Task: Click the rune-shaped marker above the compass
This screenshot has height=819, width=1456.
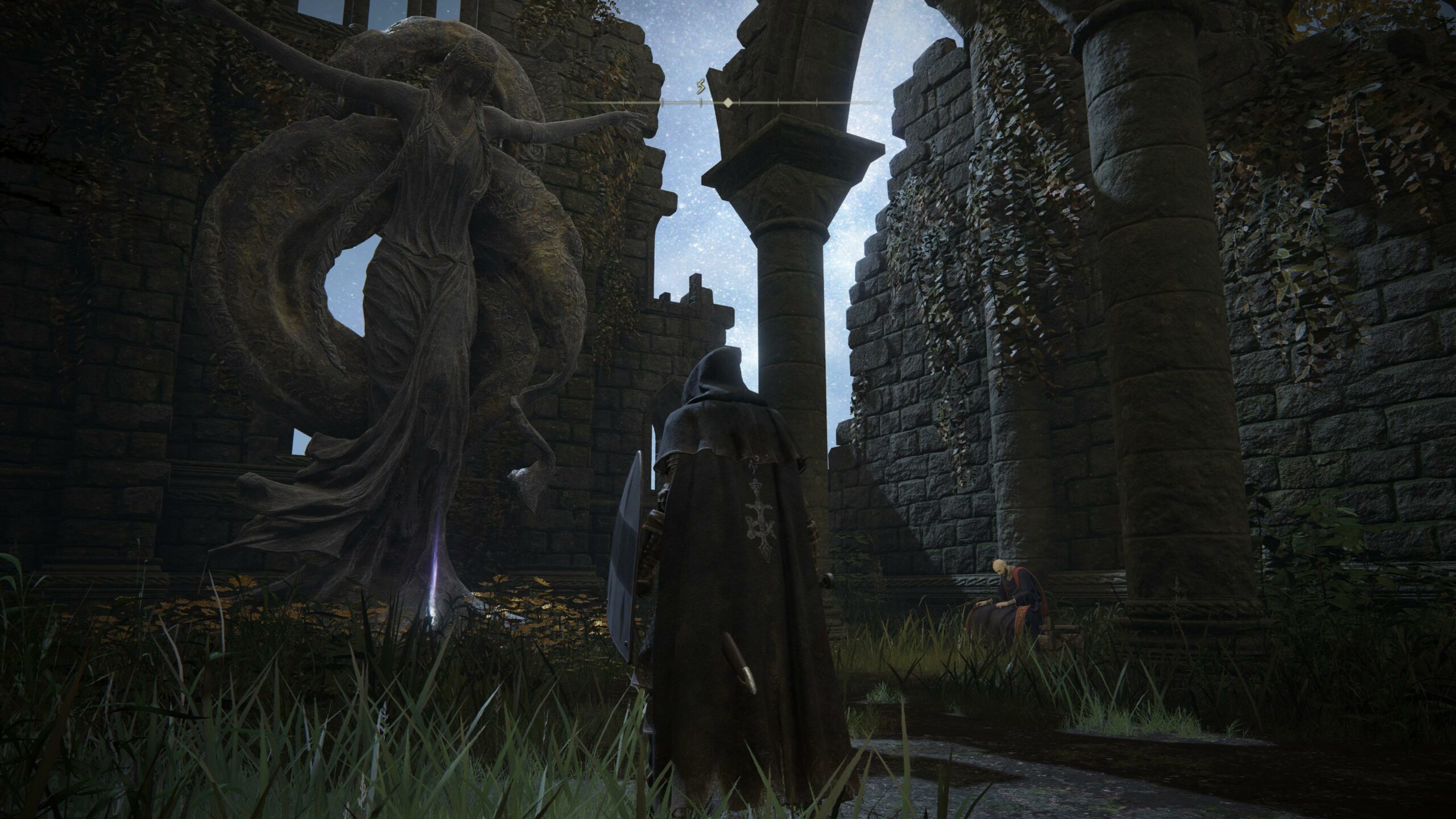Action: [x=701, y=87]
